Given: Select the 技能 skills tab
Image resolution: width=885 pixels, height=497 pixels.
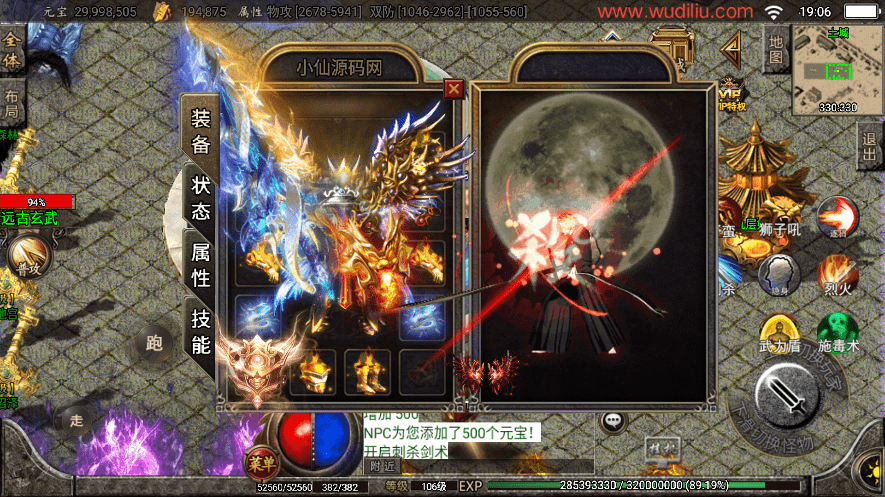Looking at the screenshot, I should click(201, 332).
